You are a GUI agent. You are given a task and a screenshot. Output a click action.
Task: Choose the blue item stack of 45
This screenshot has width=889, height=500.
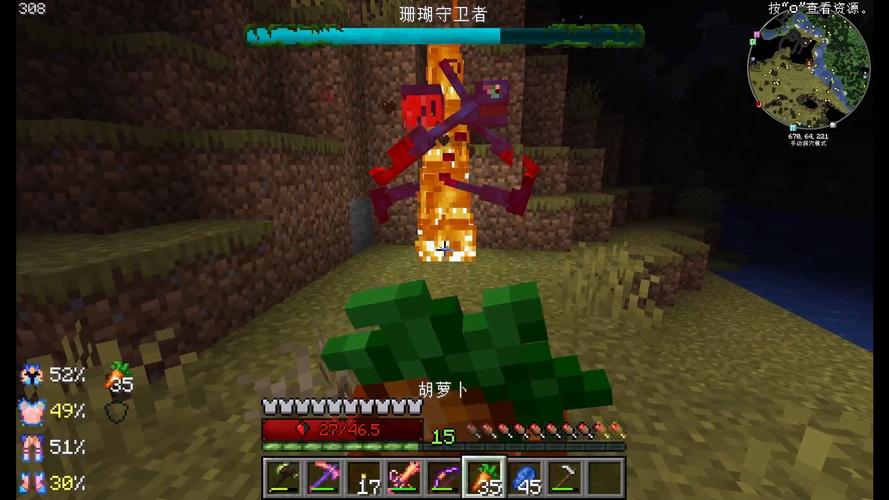tap(526, 477)
